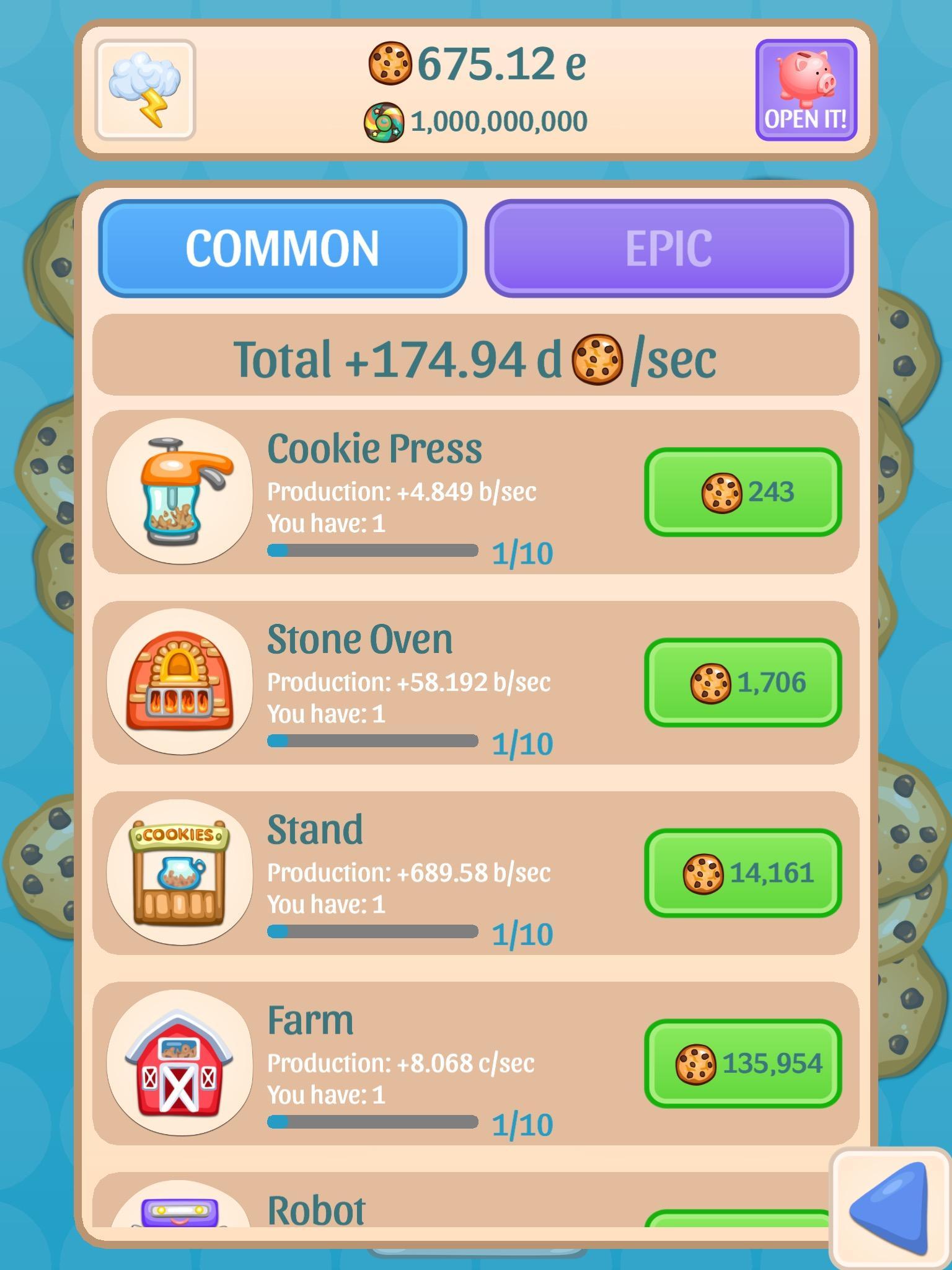Open the piggy bank with OPEN IT!

806,90
